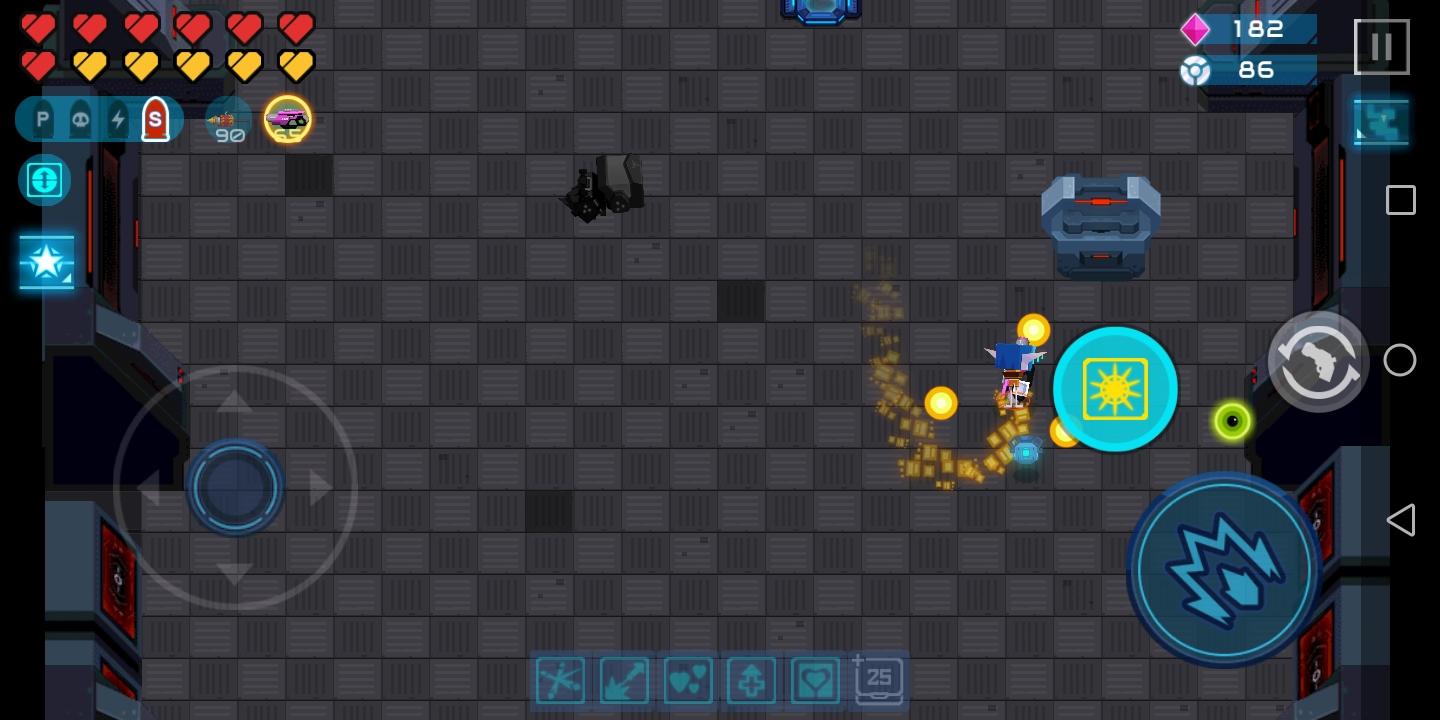Tap the glowing green orb indicator
Screen dimensions: 1440x720
[x=1232, y=421]
